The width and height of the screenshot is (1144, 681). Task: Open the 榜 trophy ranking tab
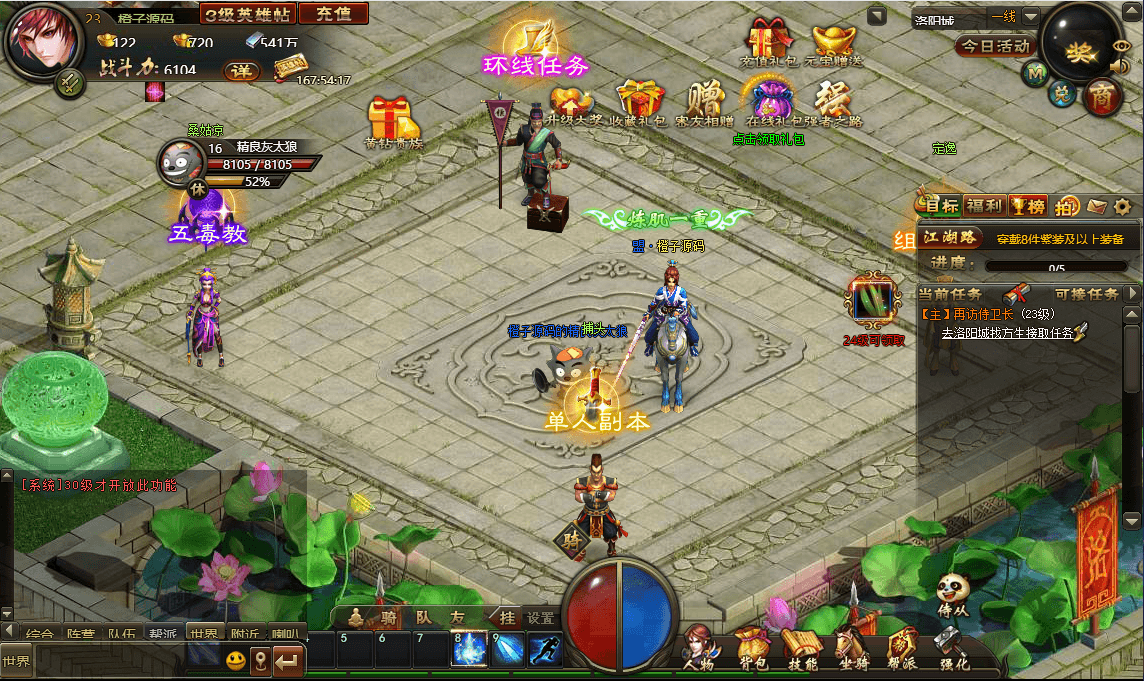[x=1027, y=206]
